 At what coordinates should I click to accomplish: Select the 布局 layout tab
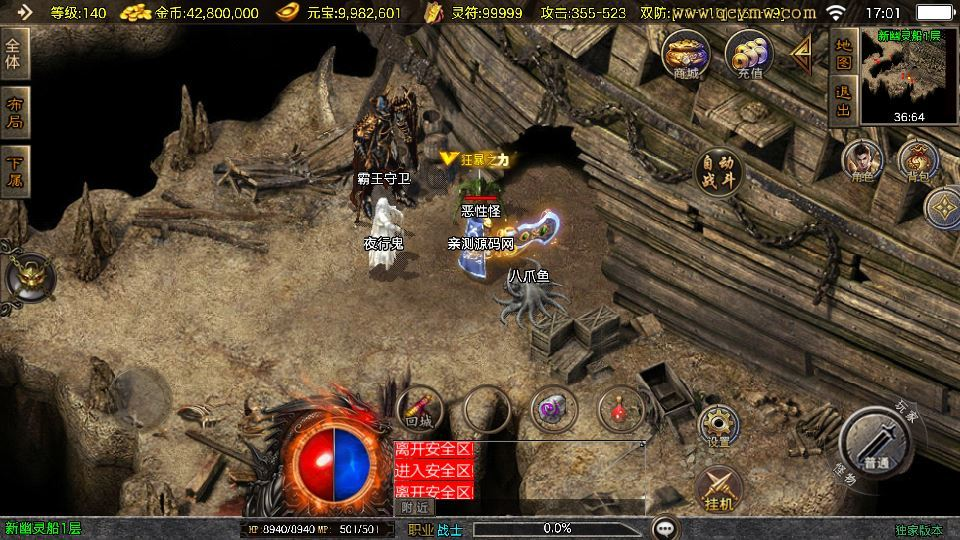(14, 113)
